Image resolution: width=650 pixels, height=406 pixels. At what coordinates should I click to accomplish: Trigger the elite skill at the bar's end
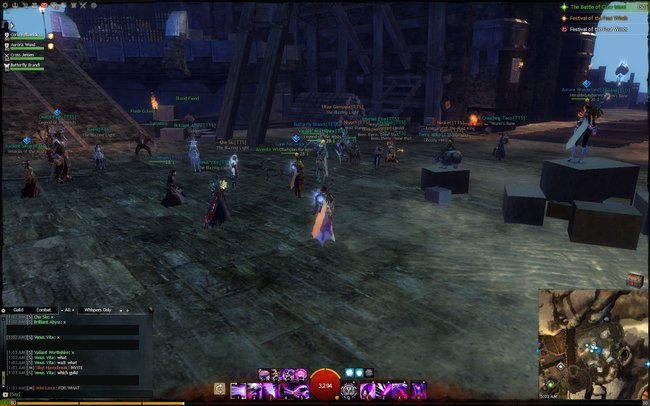tap(416, 390)
